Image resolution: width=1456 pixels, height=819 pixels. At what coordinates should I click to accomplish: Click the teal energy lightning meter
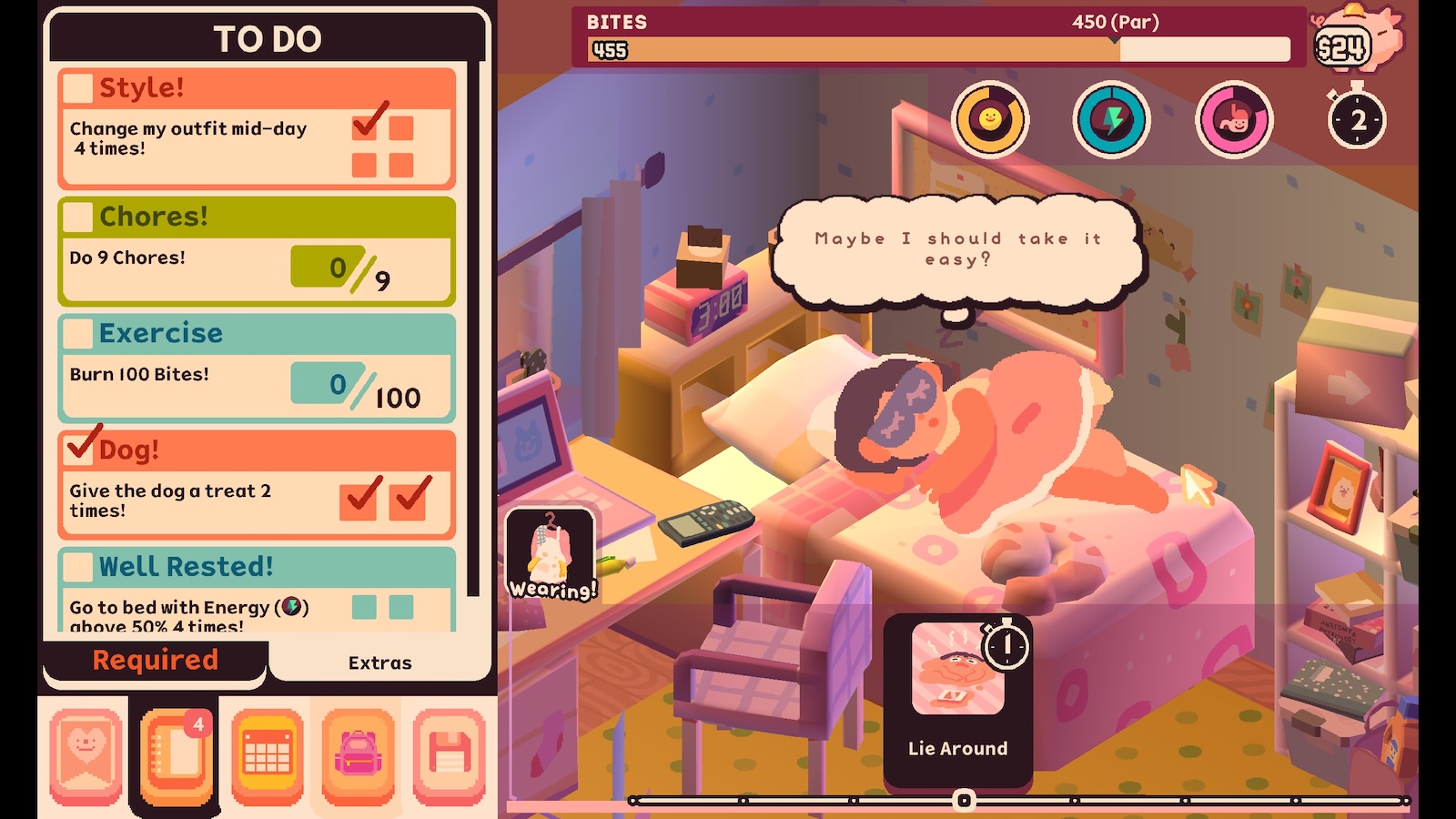click(1112, 119)
